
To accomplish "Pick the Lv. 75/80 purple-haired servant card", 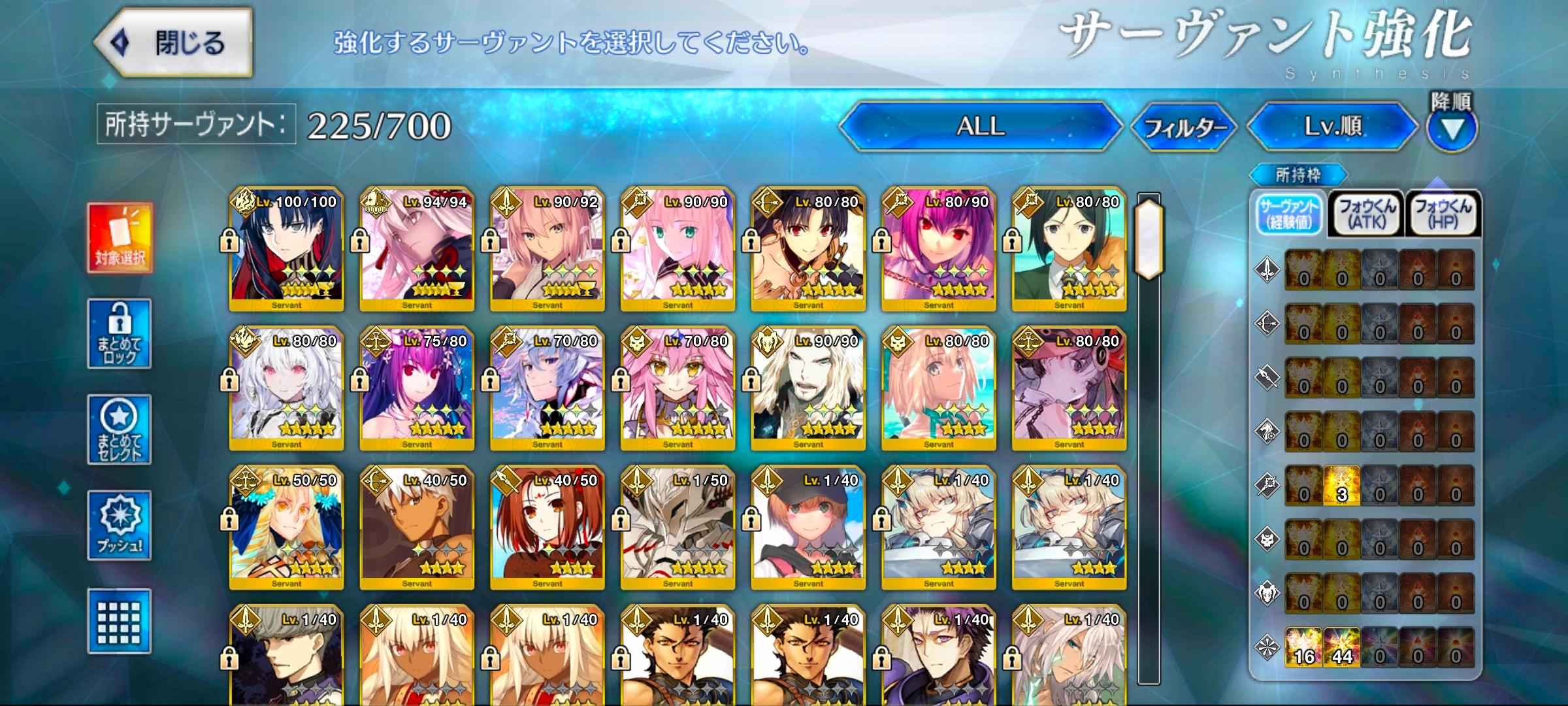I will (x=417, y=388).
